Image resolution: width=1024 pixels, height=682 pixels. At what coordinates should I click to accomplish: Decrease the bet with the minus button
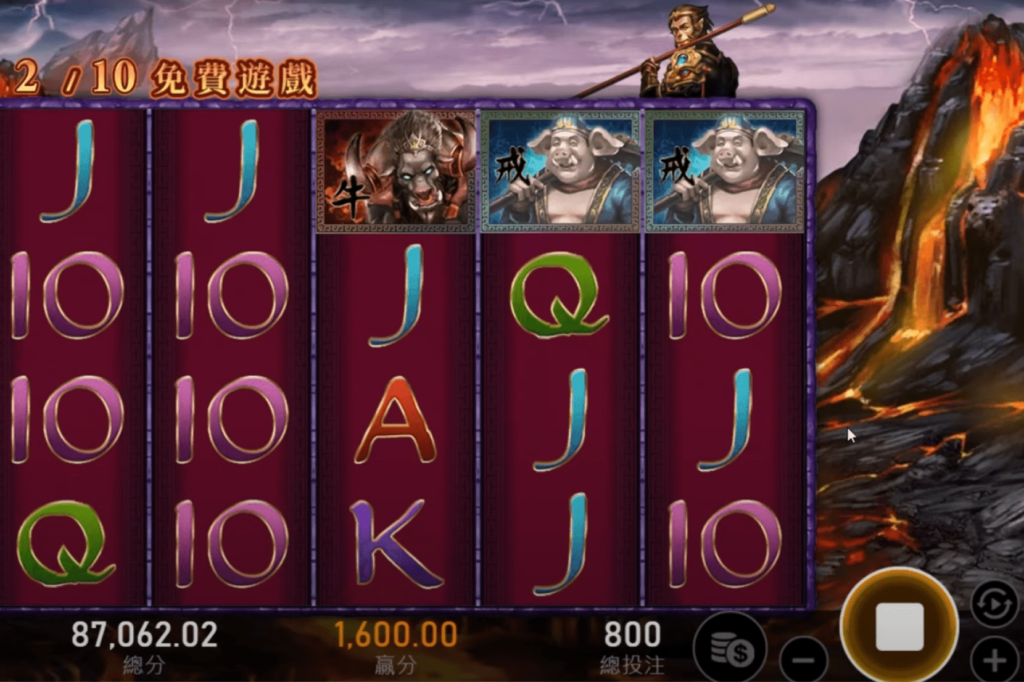click(x=804, y=660)
